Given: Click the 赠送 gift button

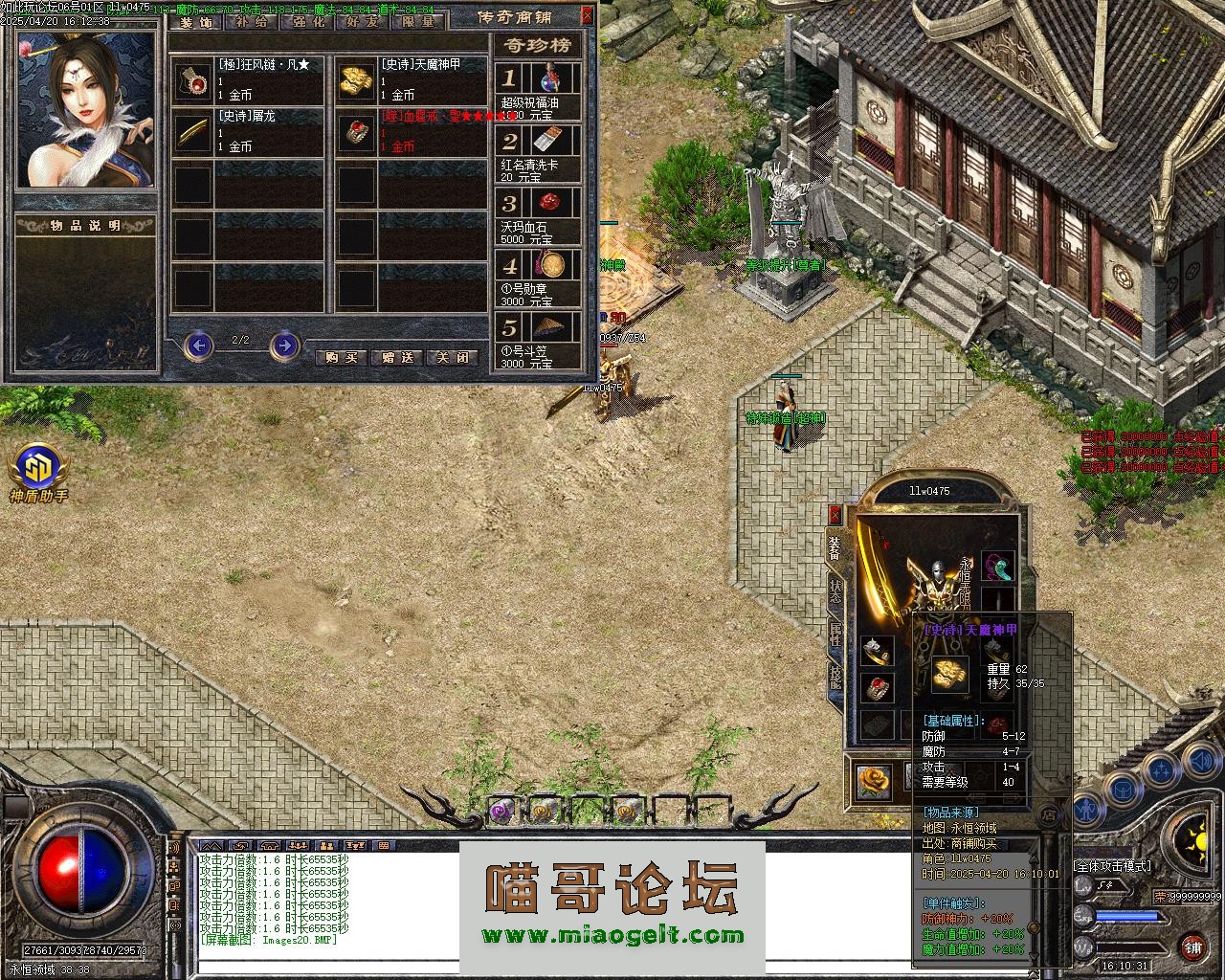Looking at the screenshot, I should click(397, 357).
